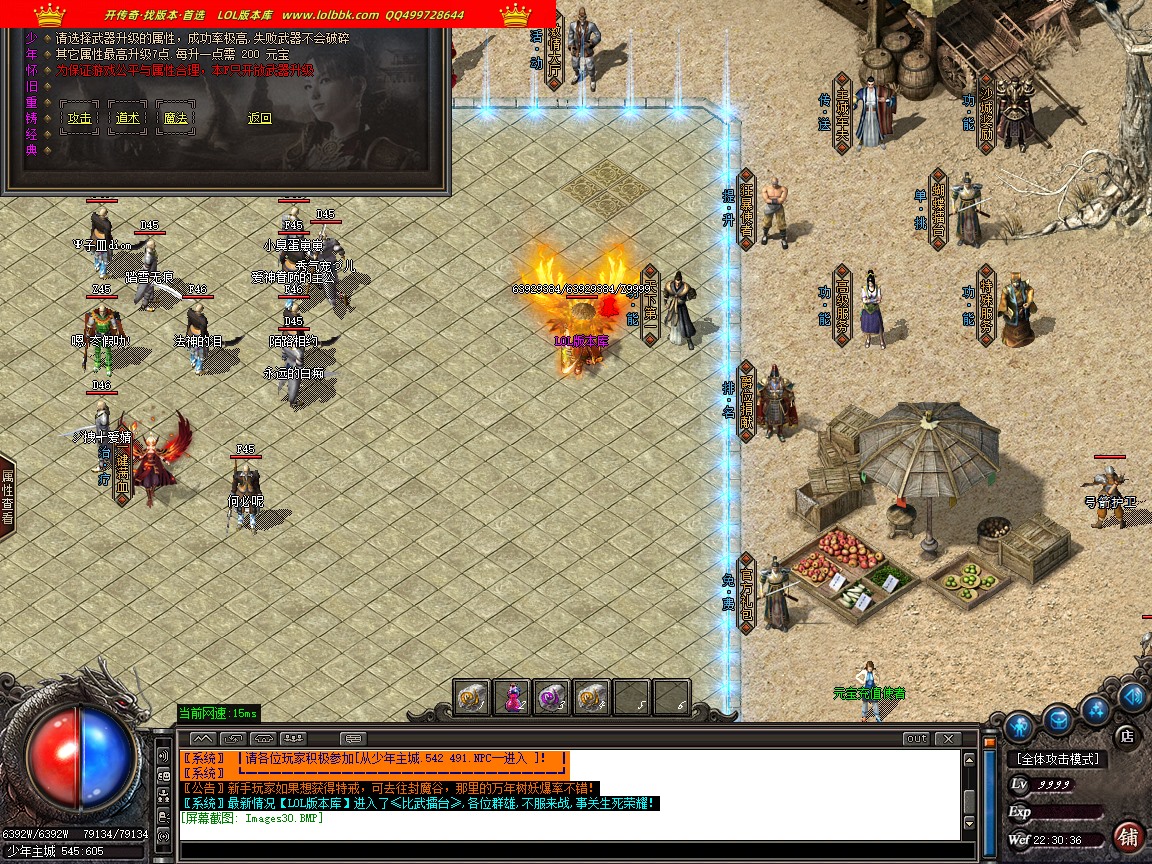Change the 全体攻击模式 attack mode

(1058, 760)
